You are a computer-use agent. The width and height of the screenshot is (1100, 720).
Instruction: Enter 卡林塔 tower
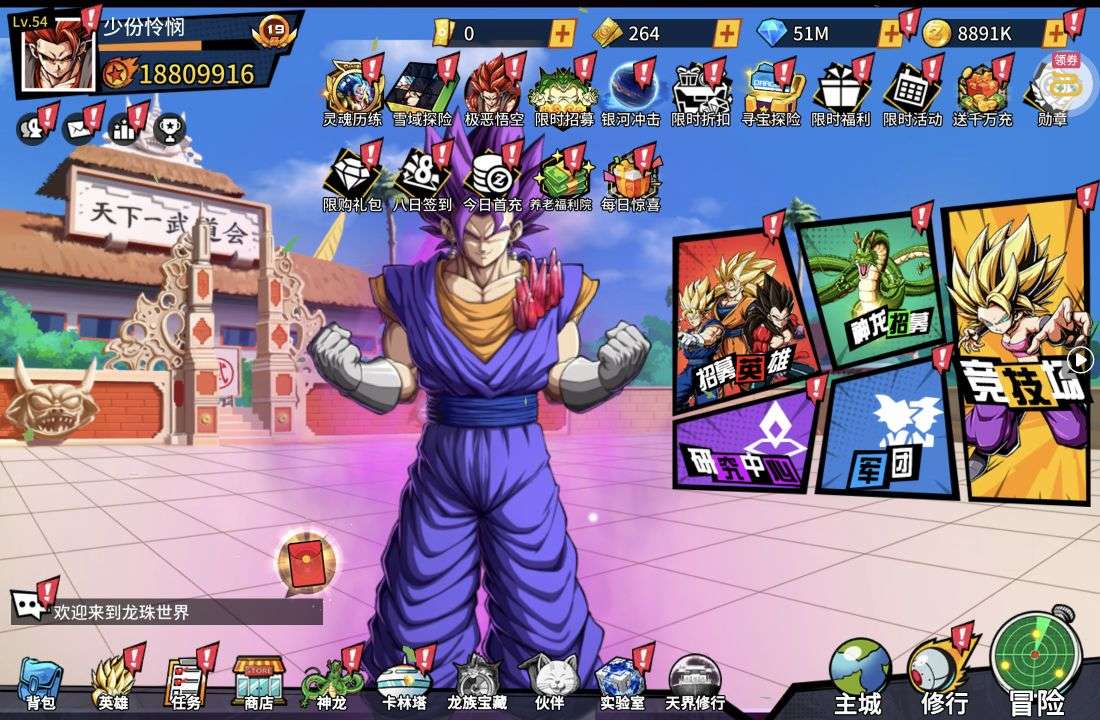tap(403, 682)
